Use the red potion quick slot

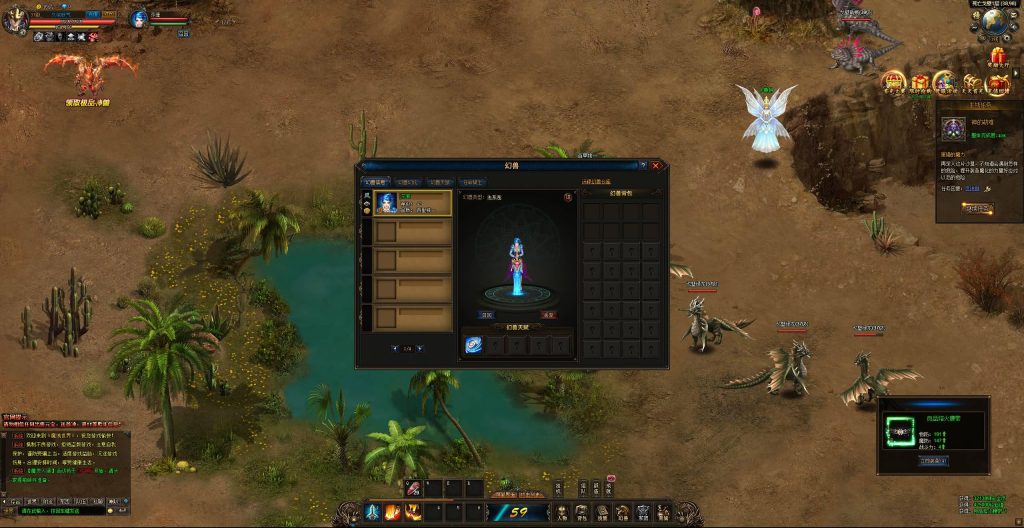(x=413, y=489)
